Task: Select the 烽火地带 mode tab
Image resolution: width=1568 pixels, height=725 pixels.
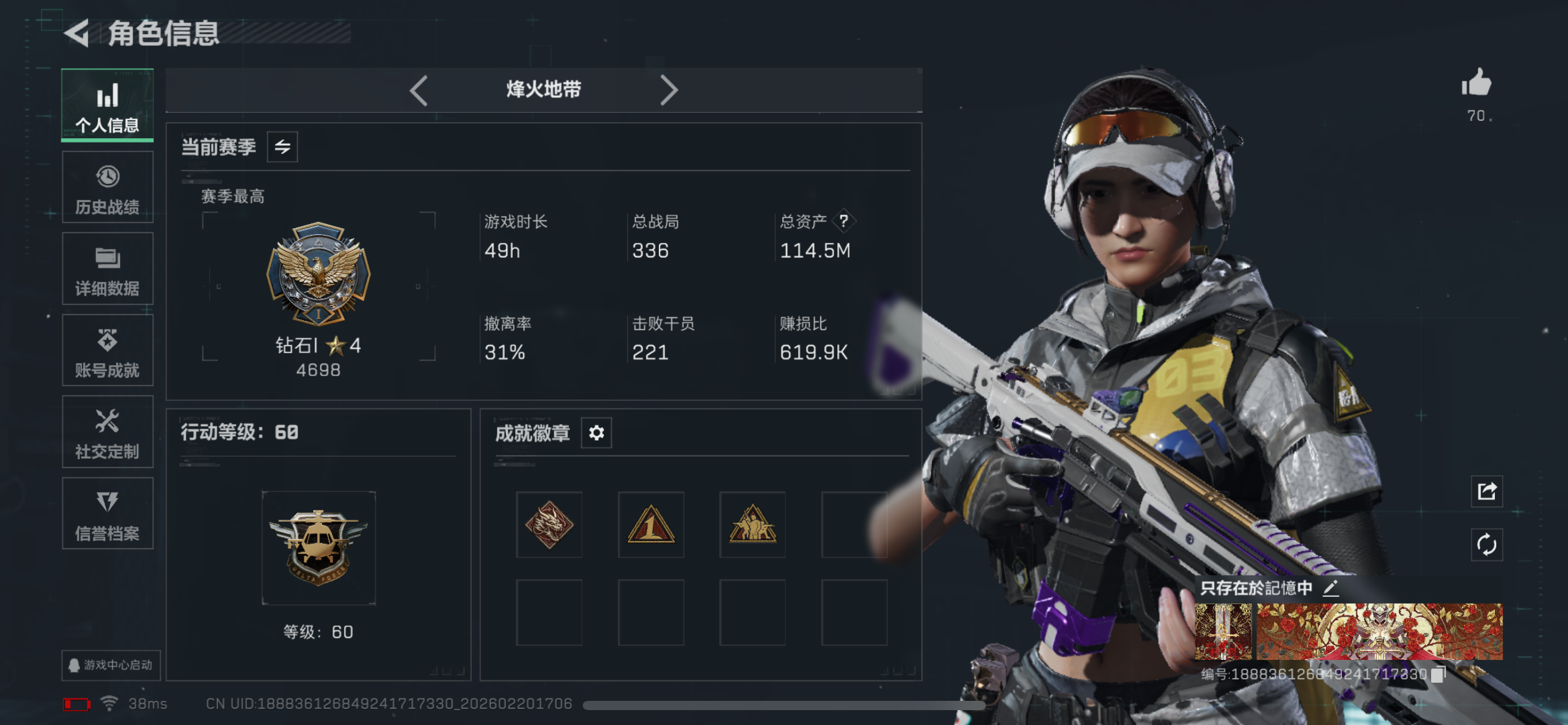Action: tap(544, 90)
